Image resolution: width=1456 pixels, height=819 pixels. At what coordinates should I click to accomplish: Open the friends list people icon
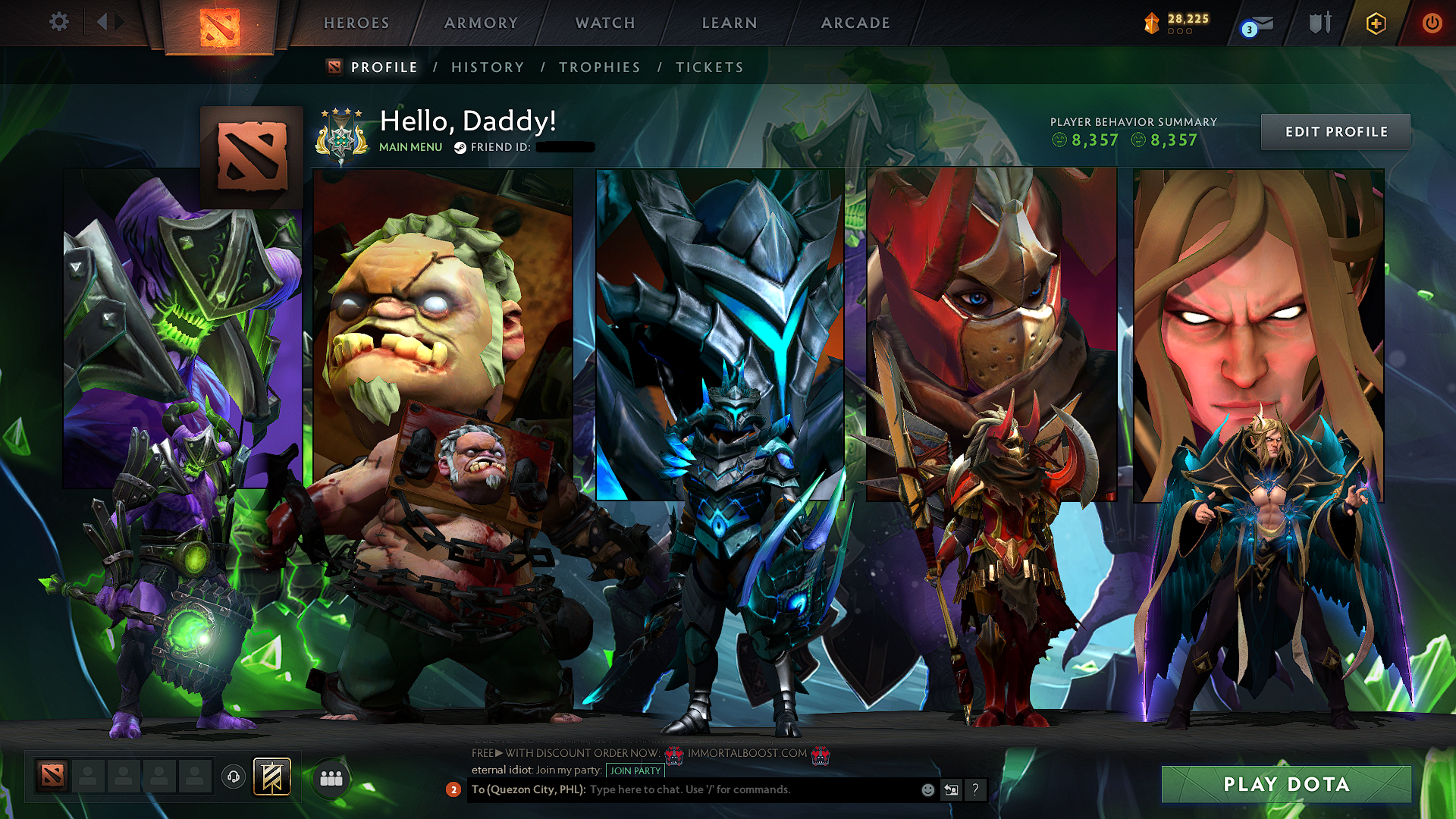click(331, 777)
